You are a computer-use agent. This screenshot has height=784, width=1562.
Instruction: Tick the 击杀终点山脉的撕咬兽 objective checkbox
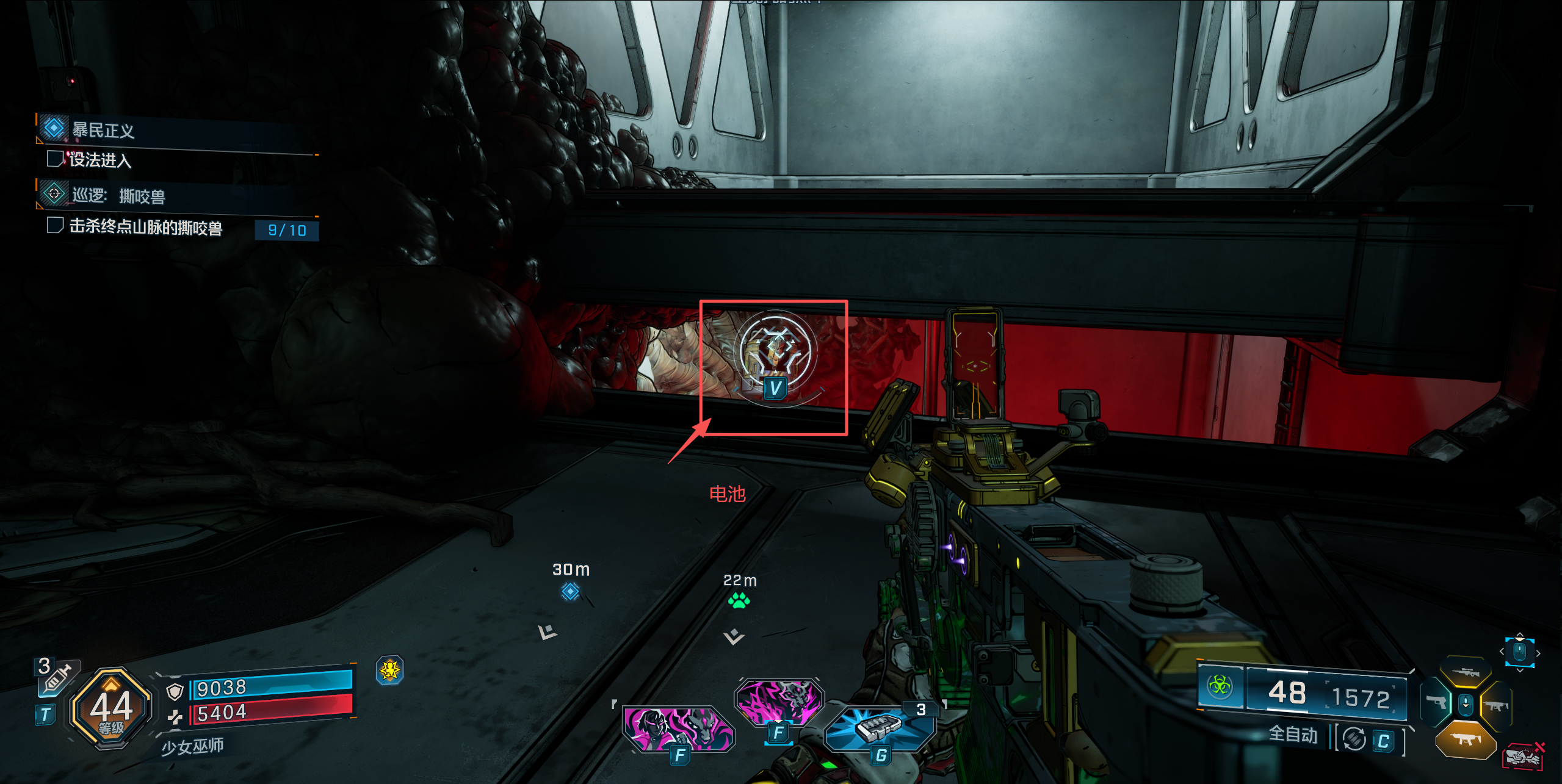55,226
